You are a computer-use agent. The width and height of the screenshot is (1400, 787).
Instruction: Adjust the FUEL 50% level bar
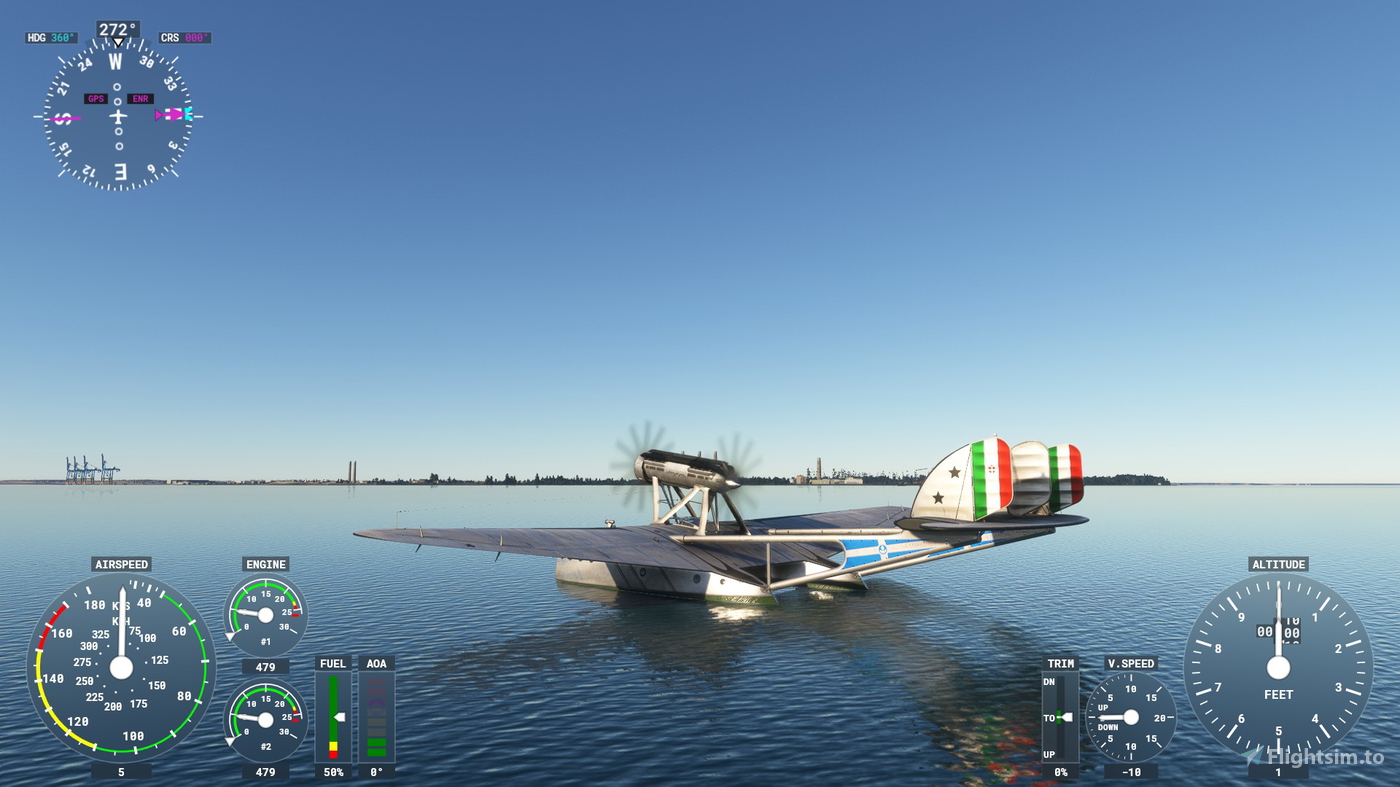tap(332, 715)
